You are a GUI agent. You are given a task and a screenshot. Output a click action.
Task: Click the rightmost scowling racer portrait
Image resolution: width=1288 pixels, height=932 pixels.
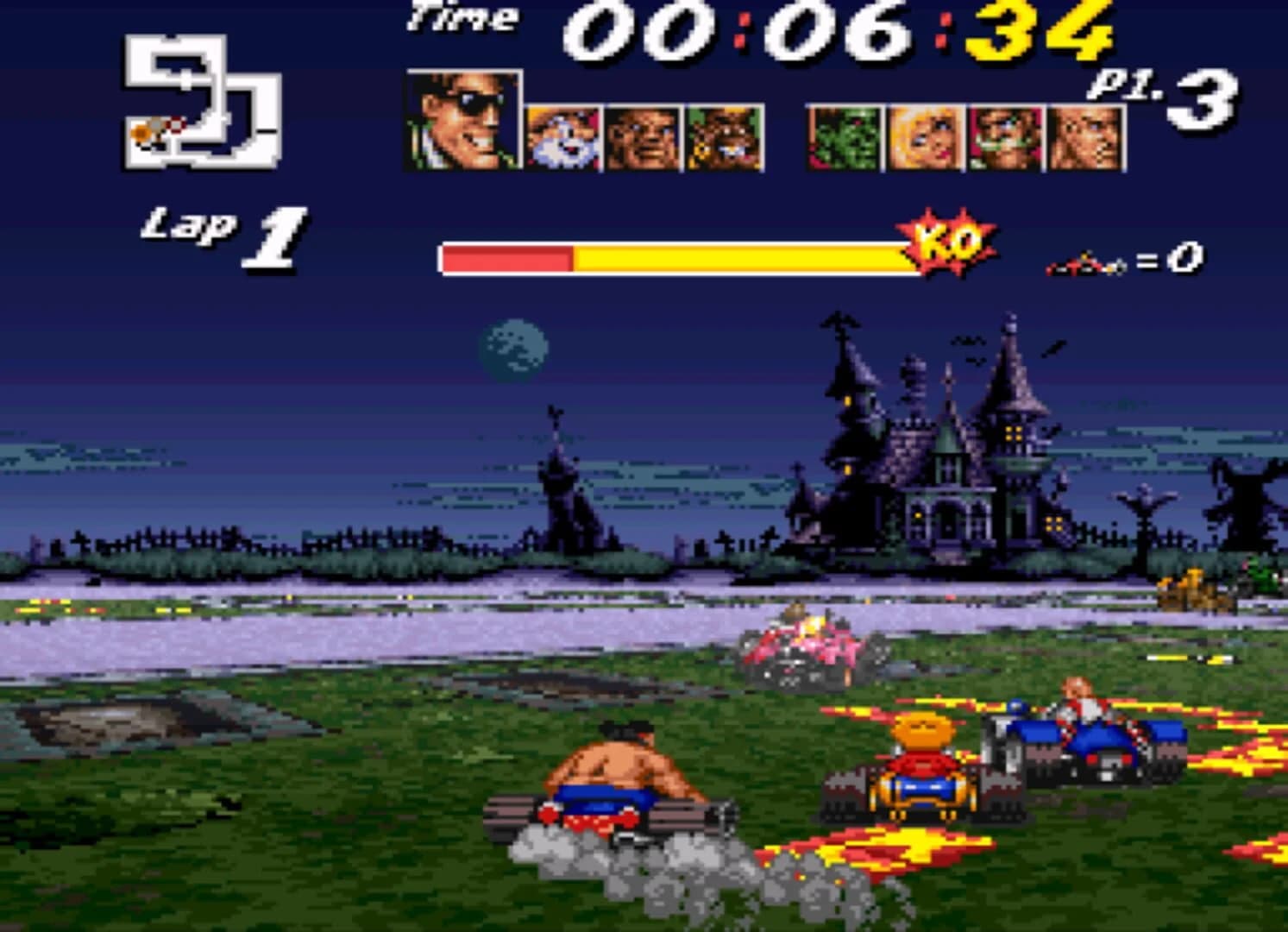[x=1084, y=138]
